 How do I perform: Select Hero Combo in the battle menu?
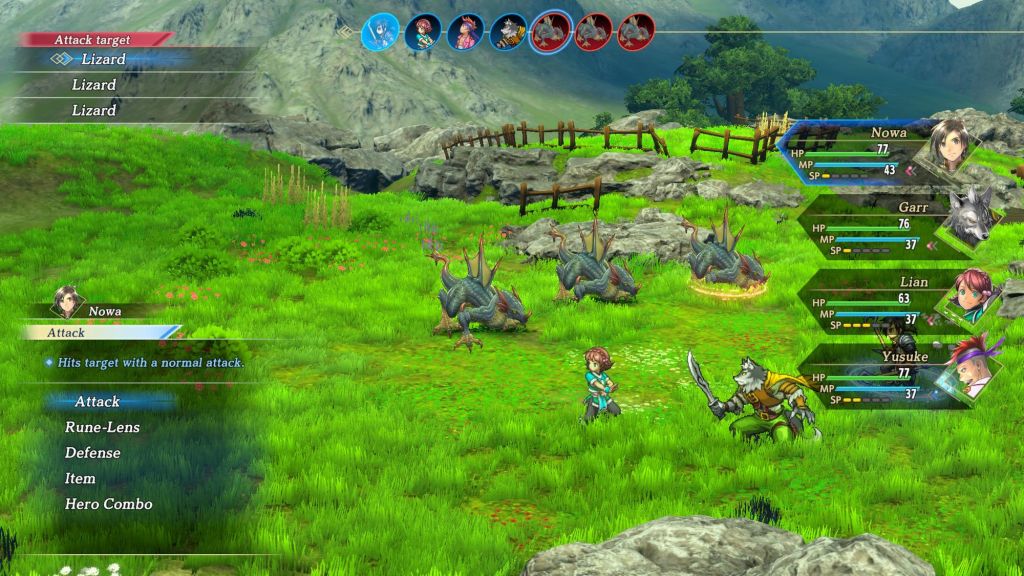108,504
